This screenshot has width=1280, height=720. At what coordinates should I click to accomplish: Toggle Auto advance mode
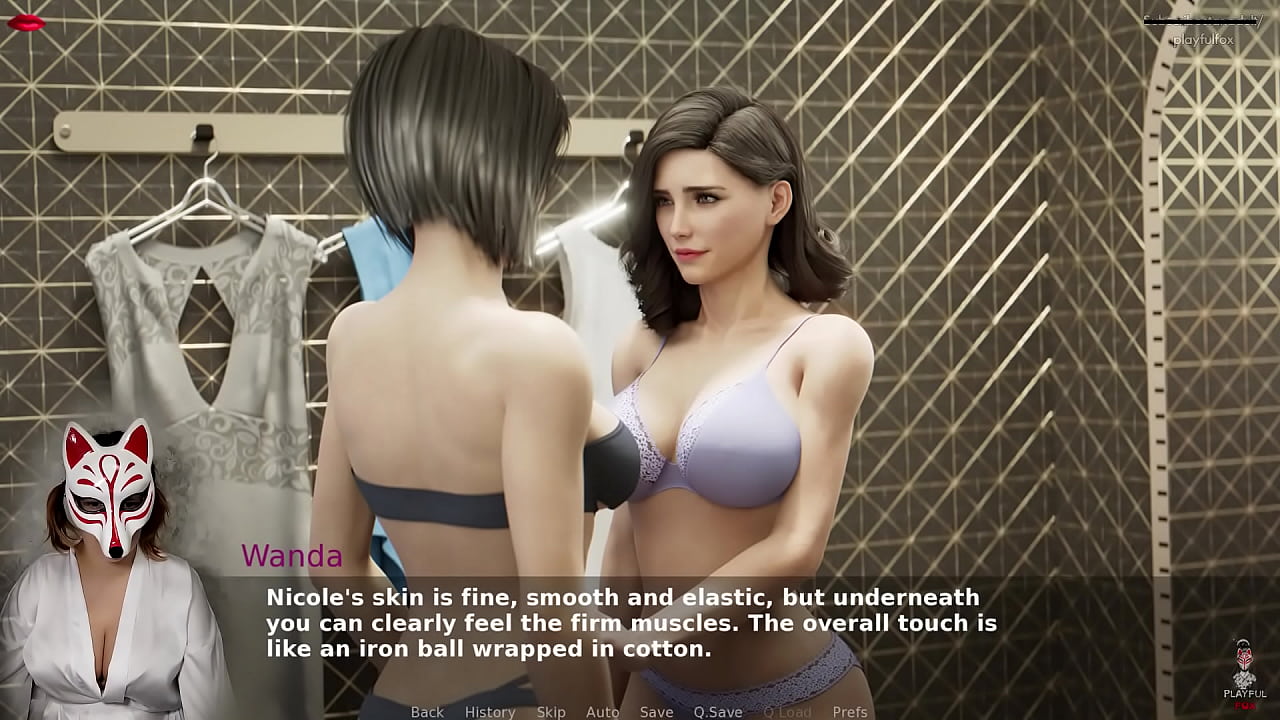pyautogui.click(x=602, y=711)
